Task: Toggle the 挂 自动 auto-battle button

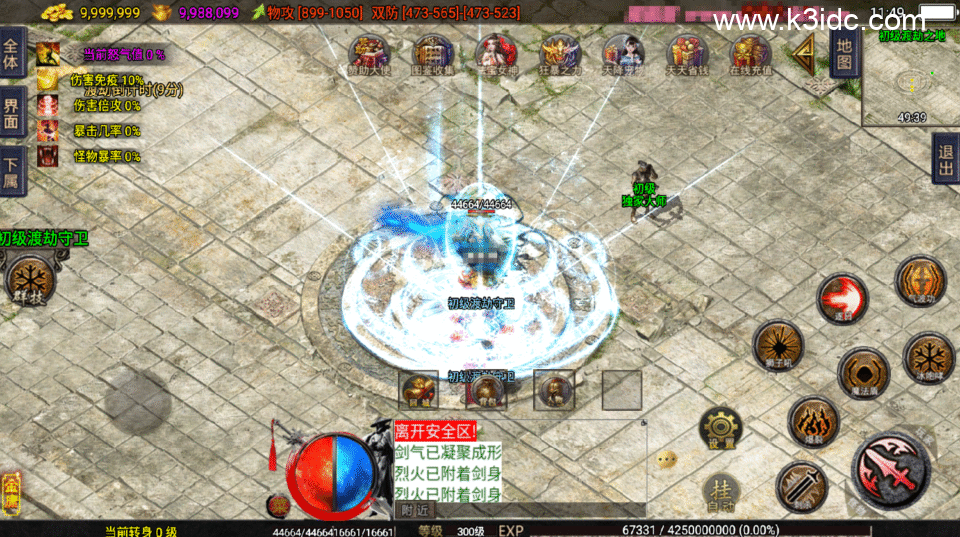Action: 721,493
